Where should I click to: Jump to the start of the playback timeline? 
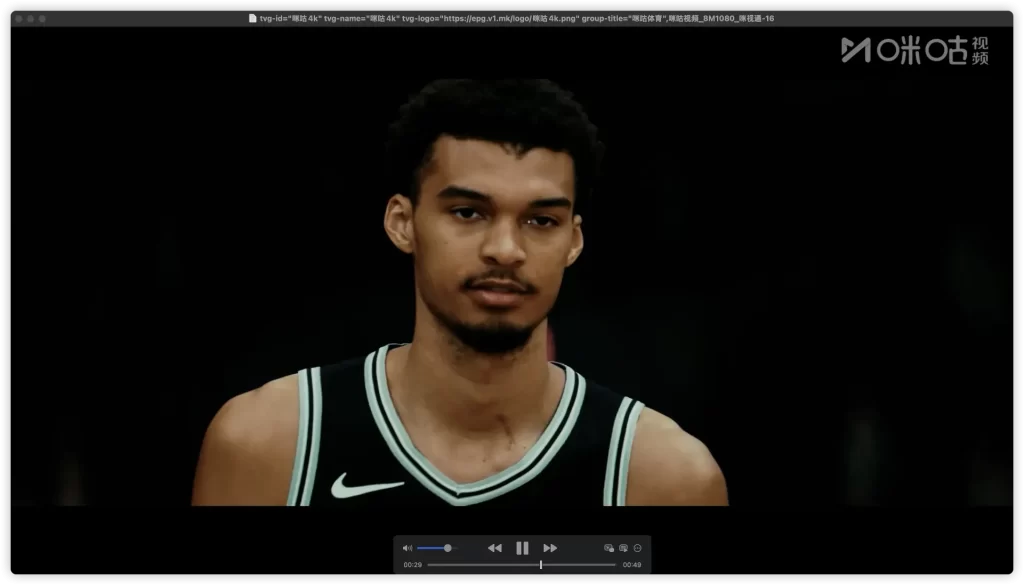click(429, 565)
